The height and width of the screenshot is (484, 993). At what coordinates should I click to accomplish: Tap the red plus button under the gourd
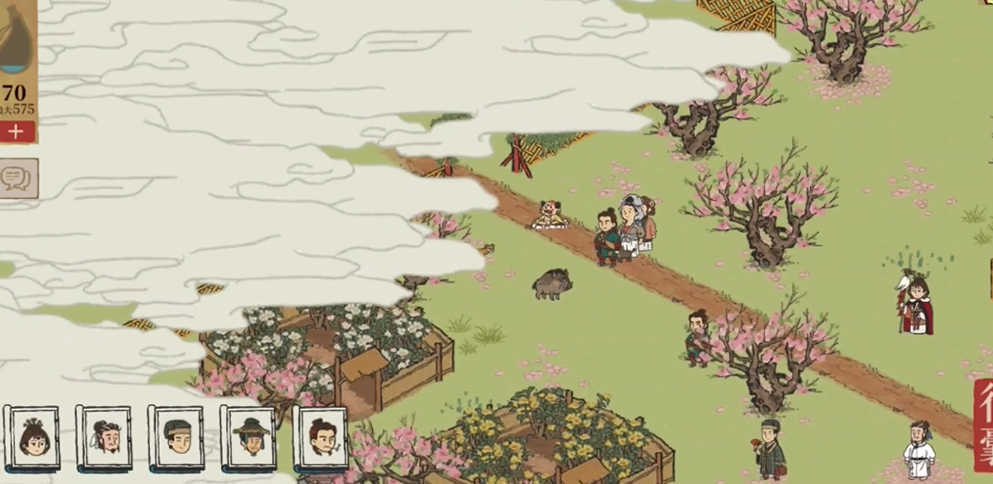[x=16, y=132]
